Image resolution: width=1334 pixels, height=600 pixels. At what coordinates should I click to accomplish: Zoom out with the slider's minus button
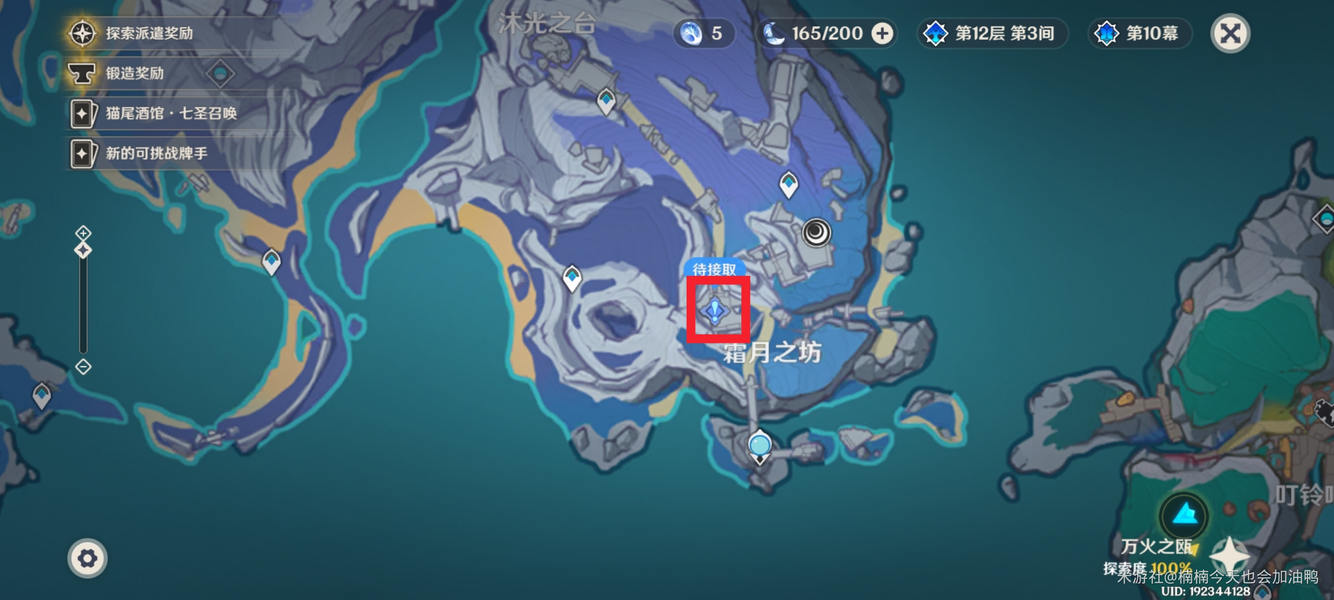tap(83, 367)
